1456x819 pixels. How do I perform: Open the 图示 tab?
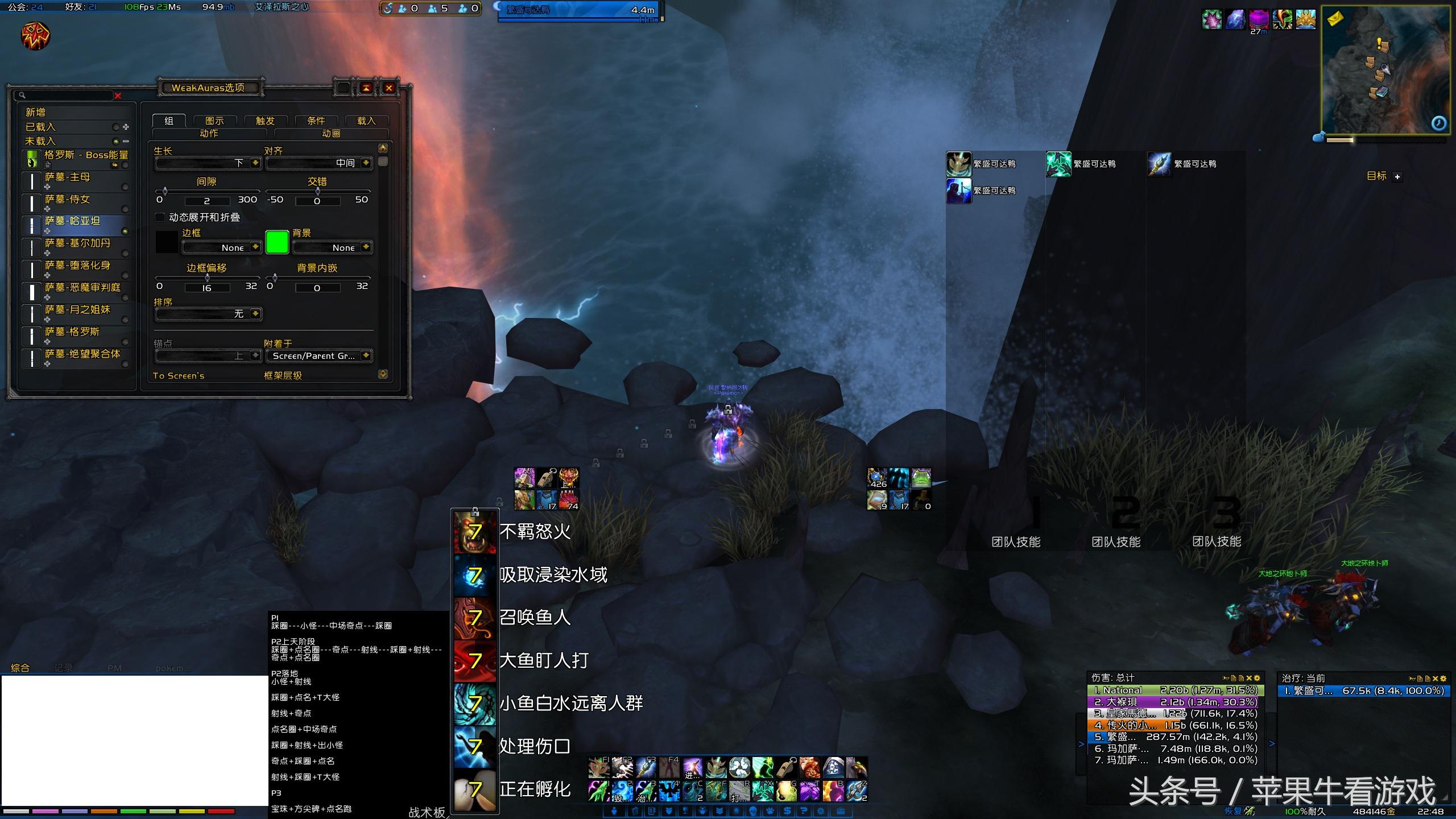(214, 121)
